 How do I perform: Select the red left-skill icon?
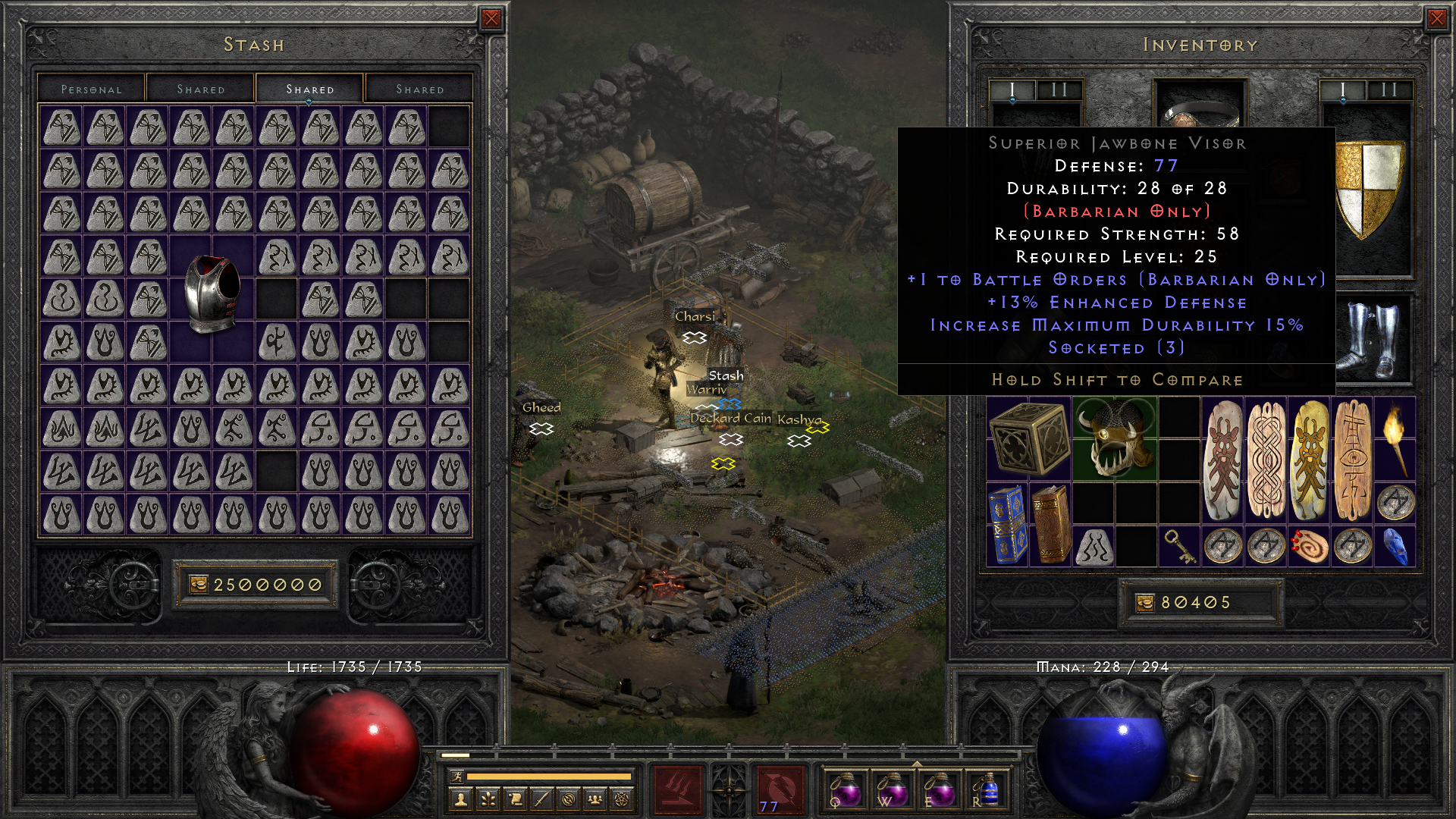pyautogui.click(x=676, y=789)
